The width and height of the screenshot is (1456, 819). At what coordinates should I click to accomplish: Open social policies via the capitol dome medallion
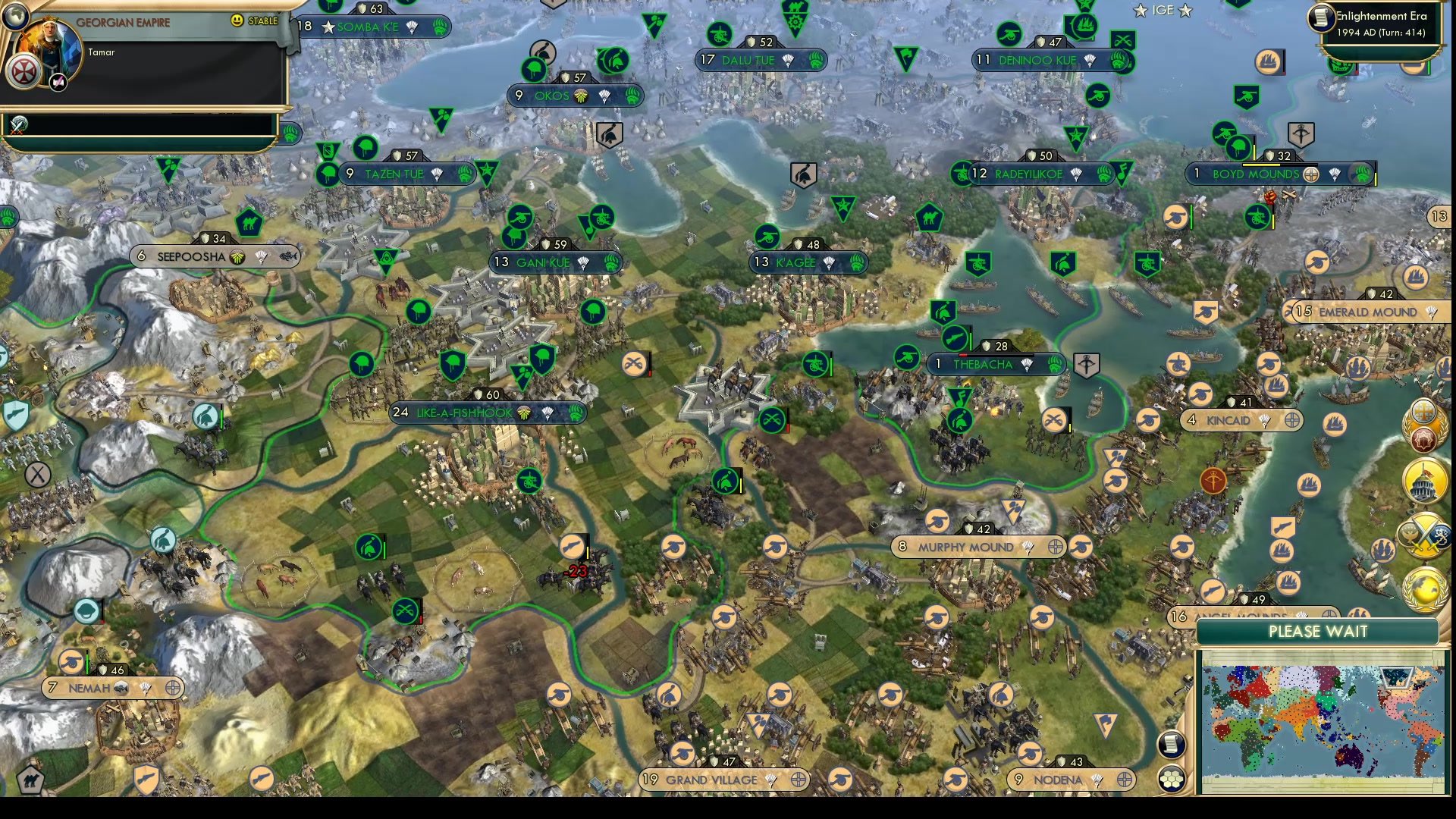tap(1423, 482)
